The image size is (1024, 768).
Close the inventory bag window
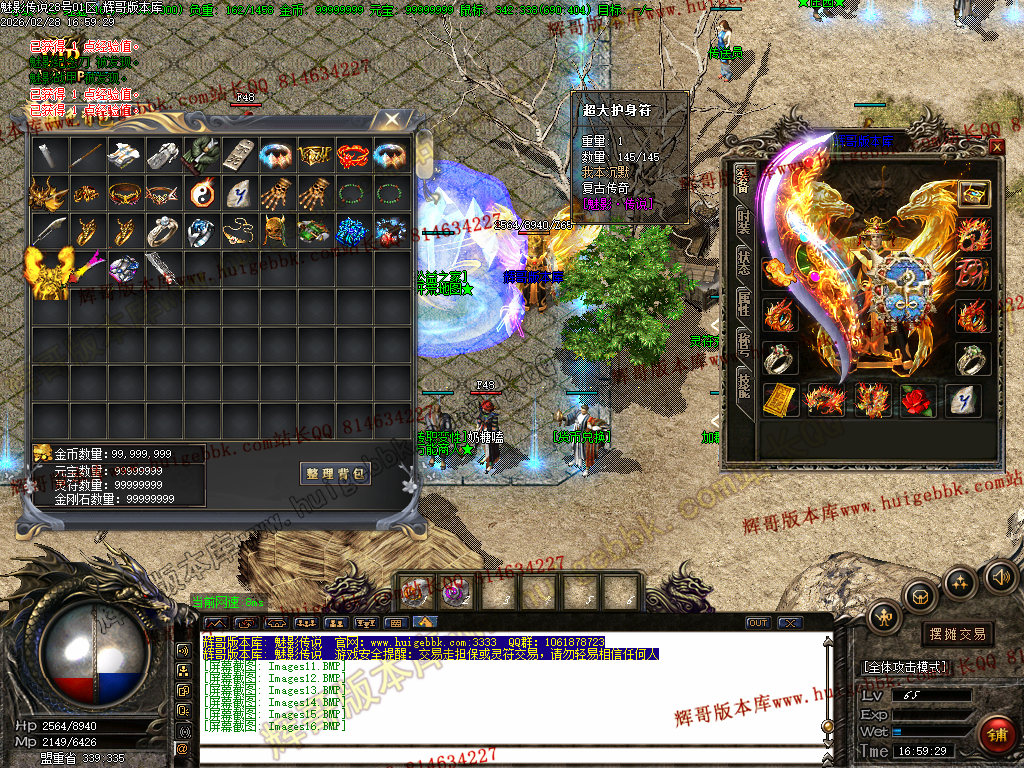pyautogui.click(x=392, y=119)
